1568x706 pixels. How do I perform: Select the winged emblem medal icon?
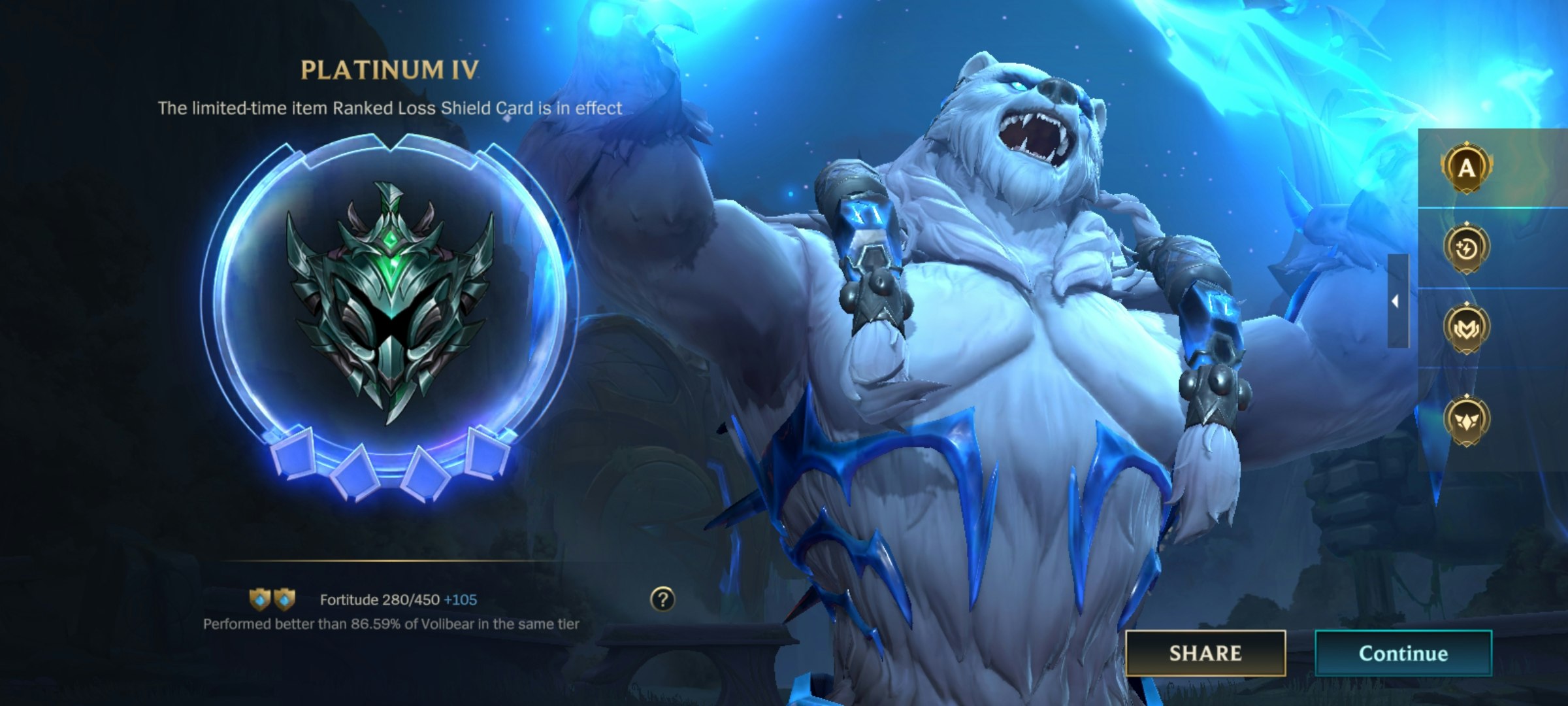tap(1467, 420)
